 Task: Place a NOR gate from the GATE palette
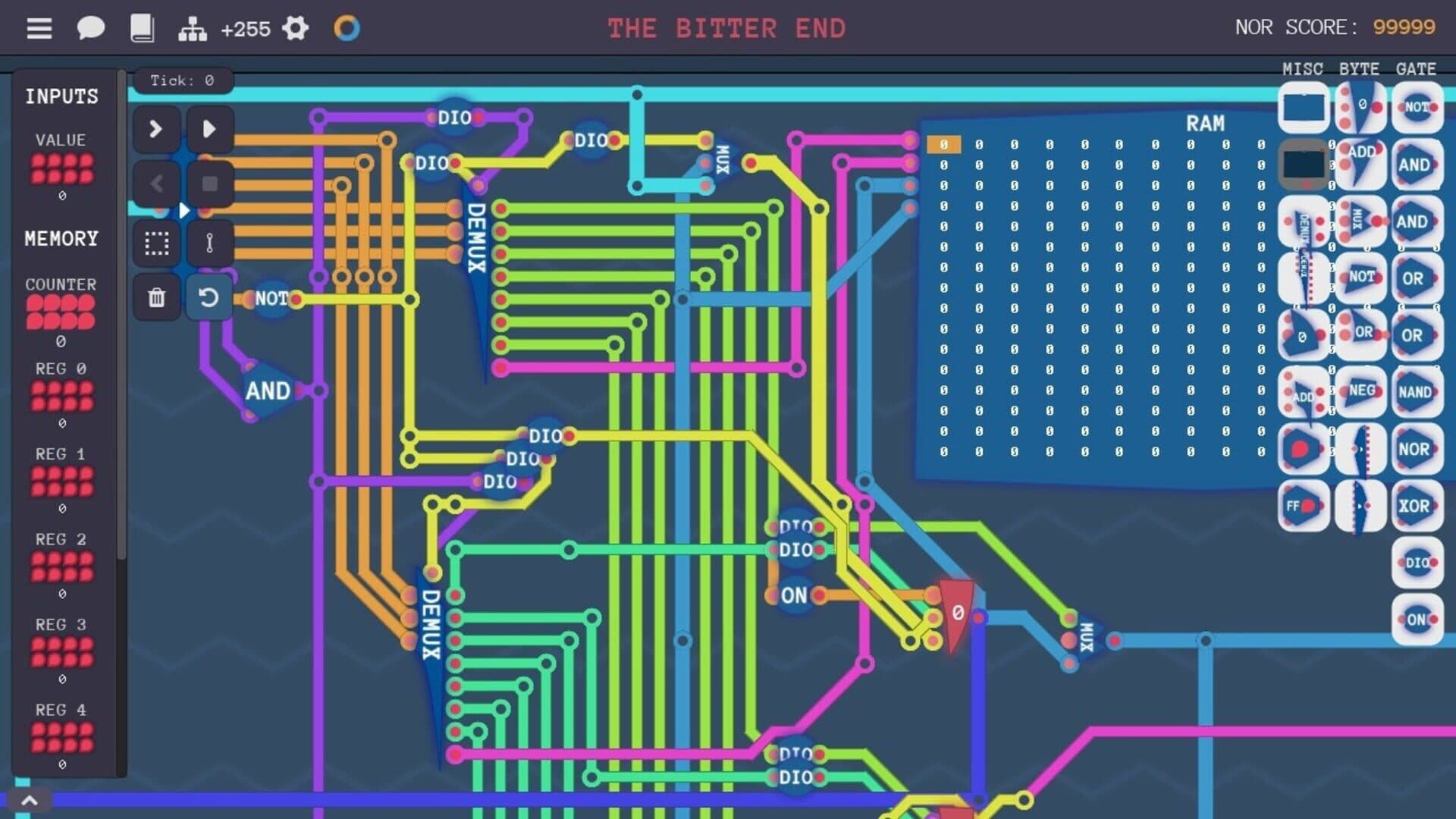[1417, 450]
